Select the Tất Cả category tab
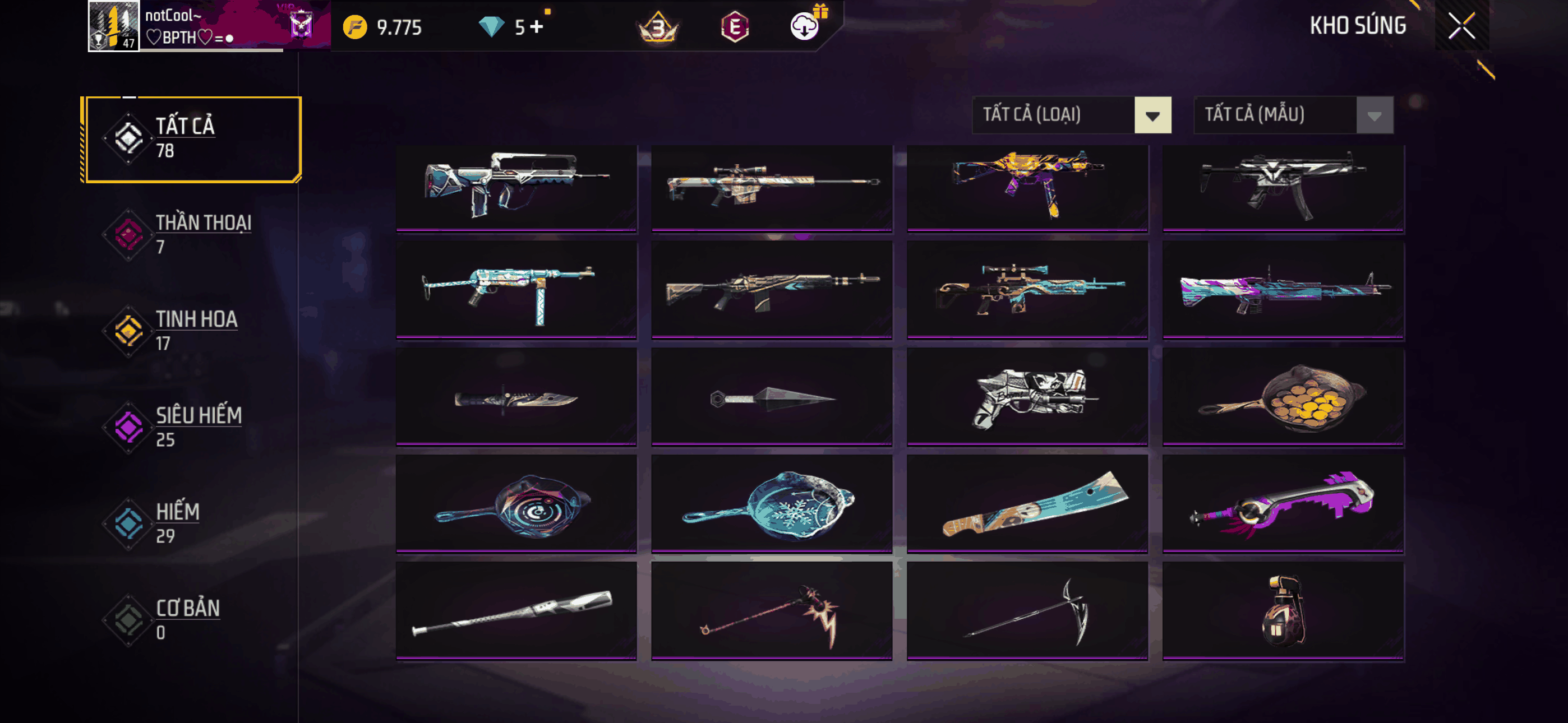 [192, 140]
